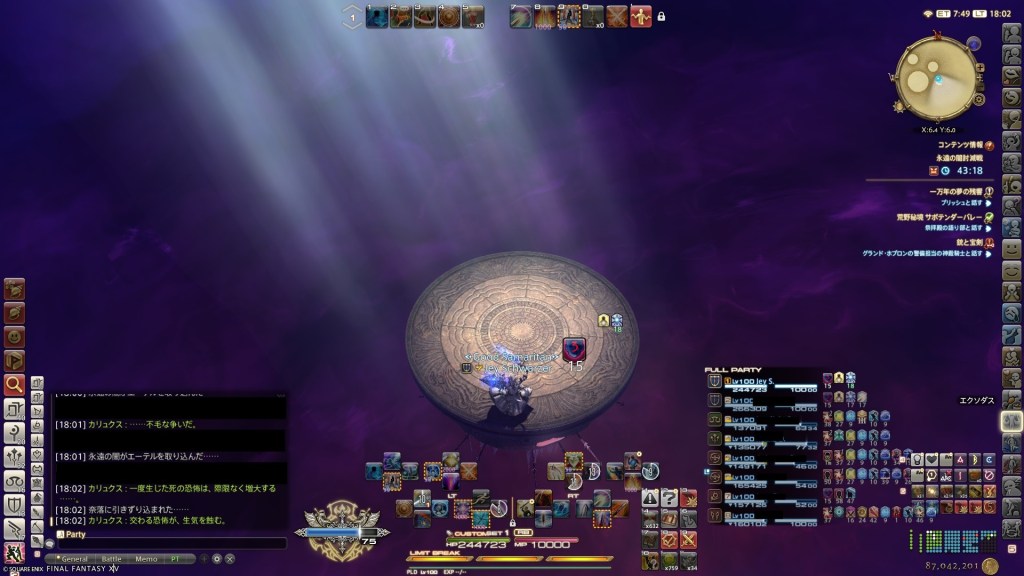
Task: Click the warning triangle hotbar icon
Action: coord(650,497)
